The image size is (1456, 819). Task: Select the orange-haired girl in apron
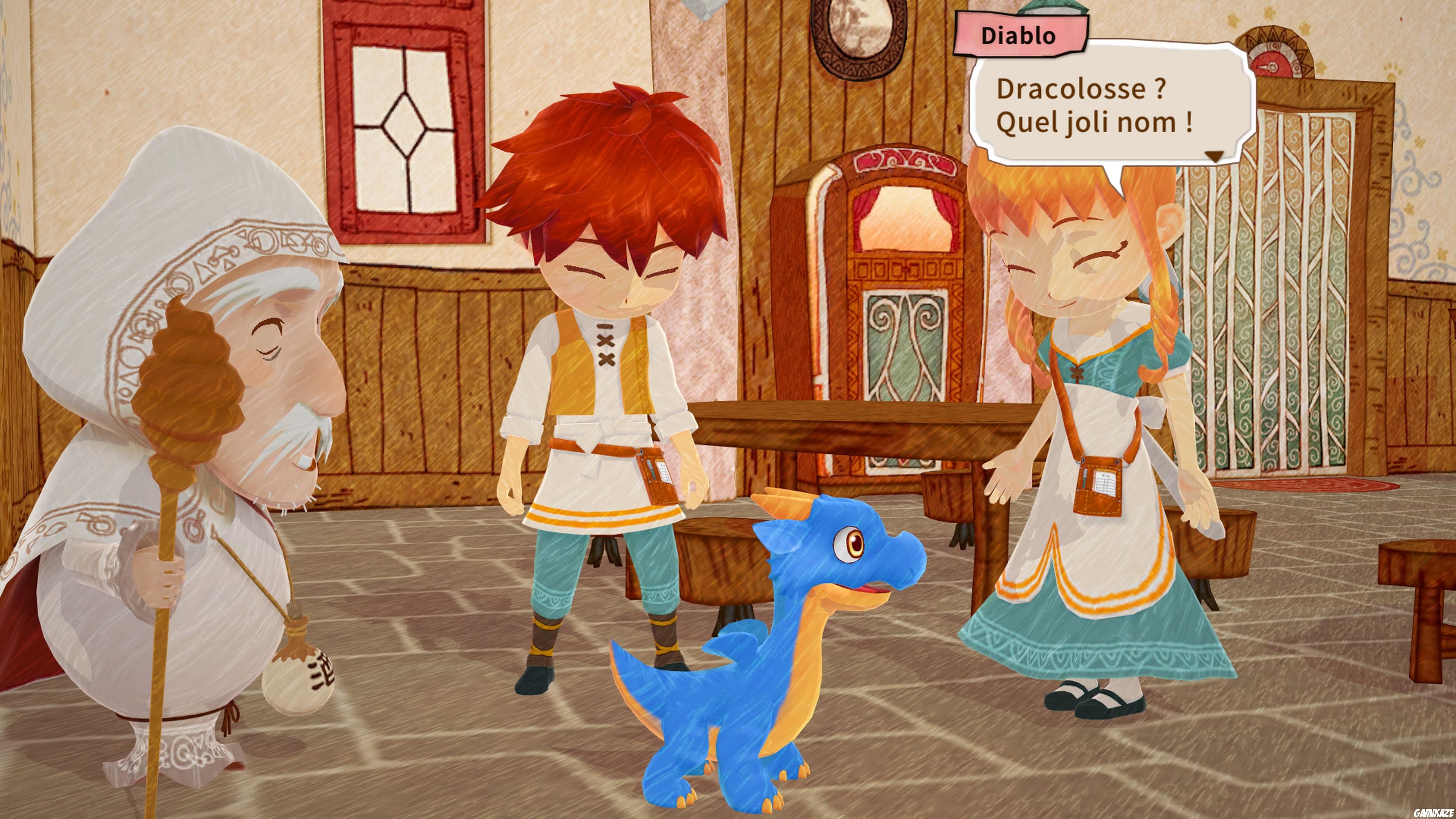(x=1091, y=395)
